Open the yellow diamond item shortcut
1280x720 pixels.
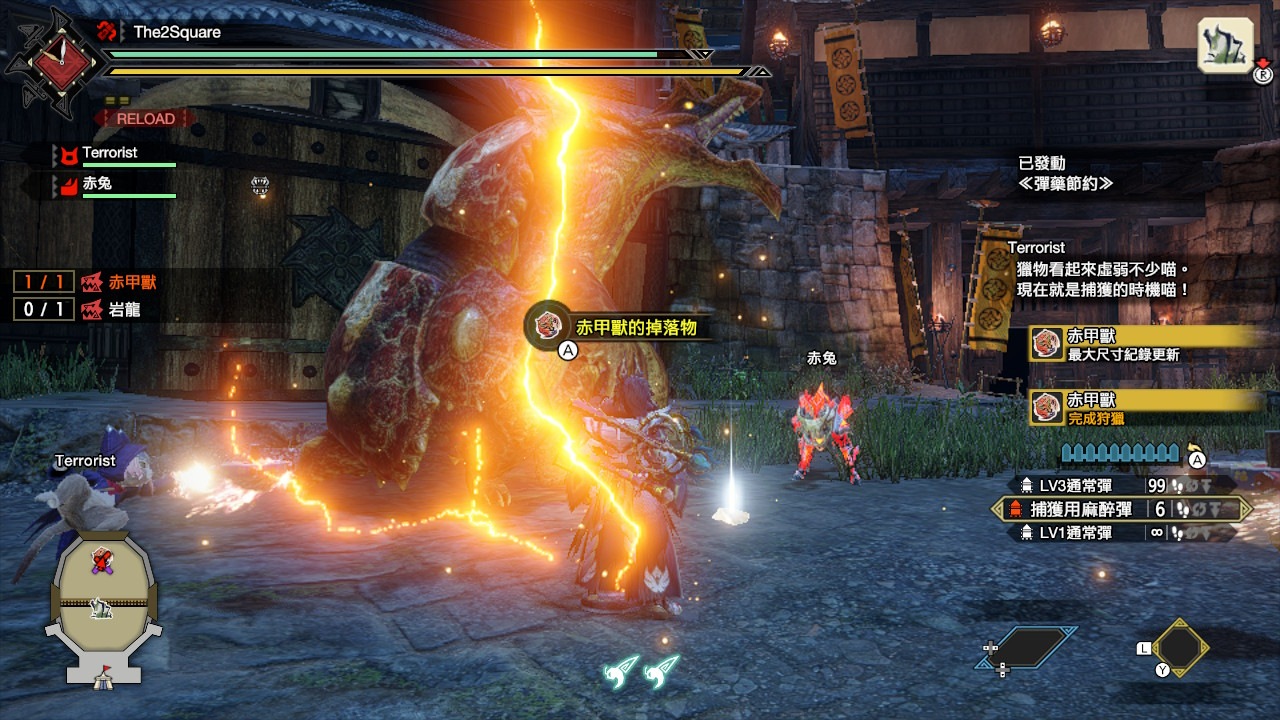pyautogui.click(x=1180, y=645)
